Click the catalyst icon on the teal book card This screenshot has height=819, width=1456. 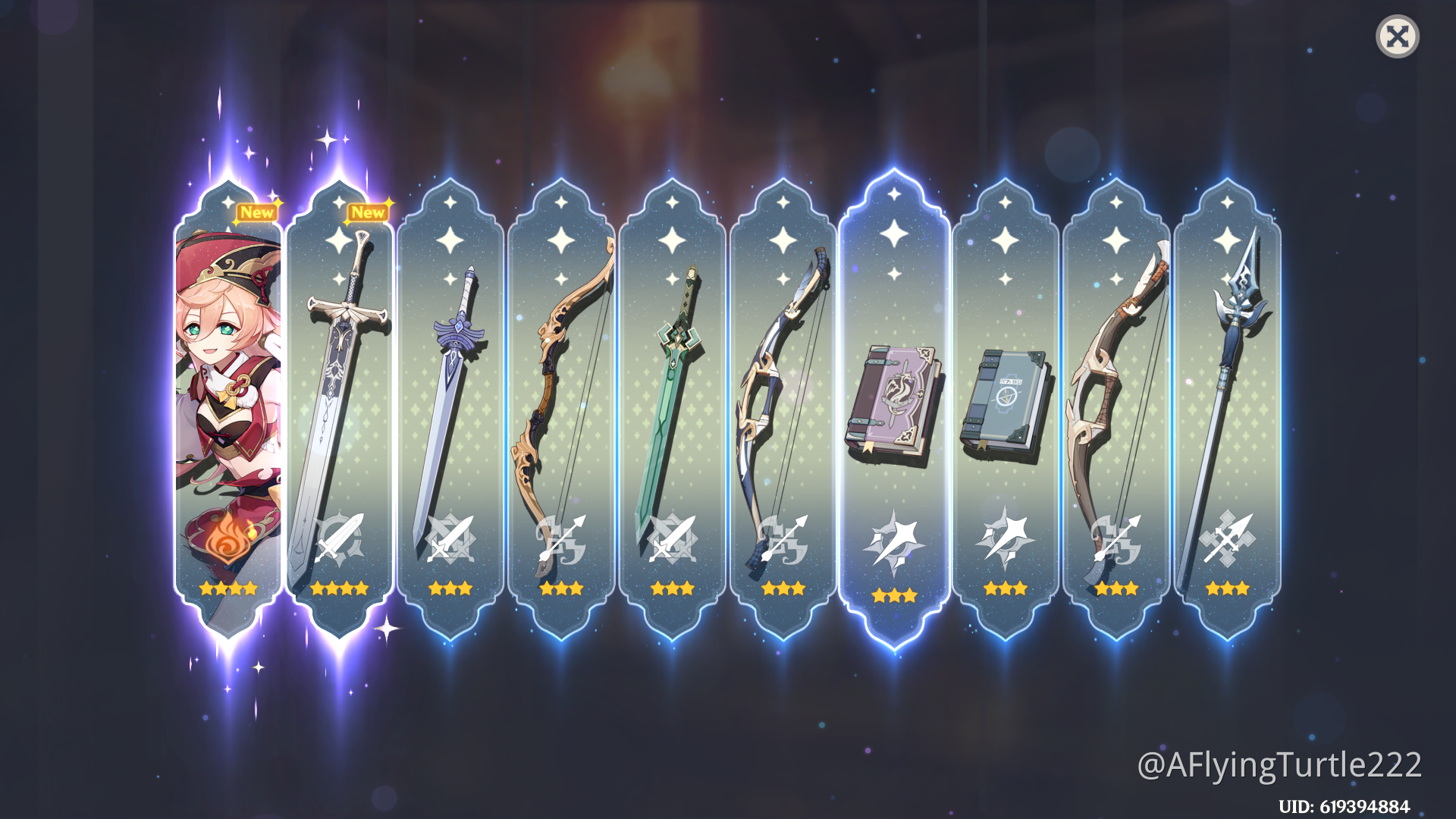click(1003, 541)
